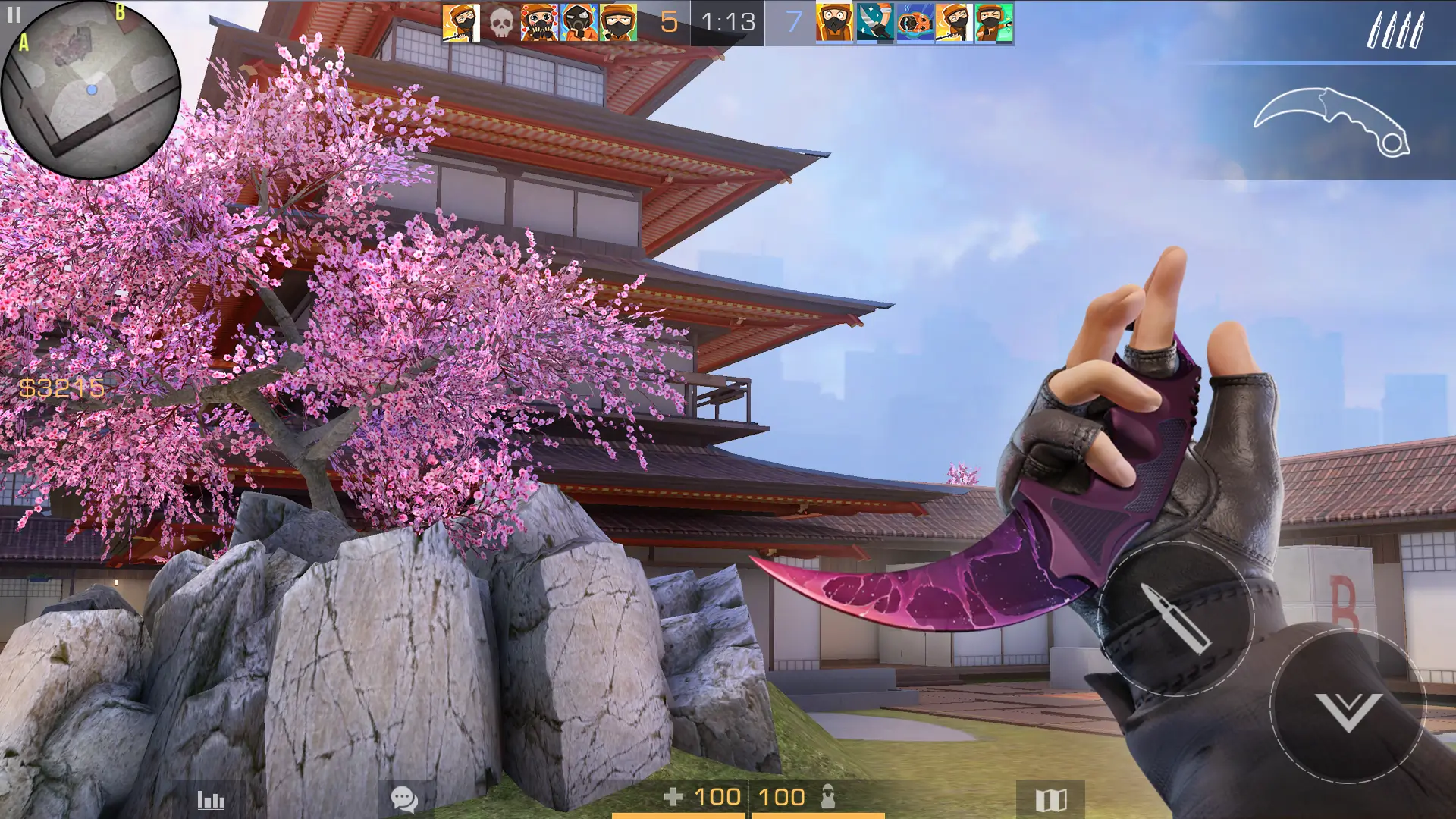Viewport: 1456px width, 819px height.
Task: Tap the bullet fire button
Action: (1175, 618)
